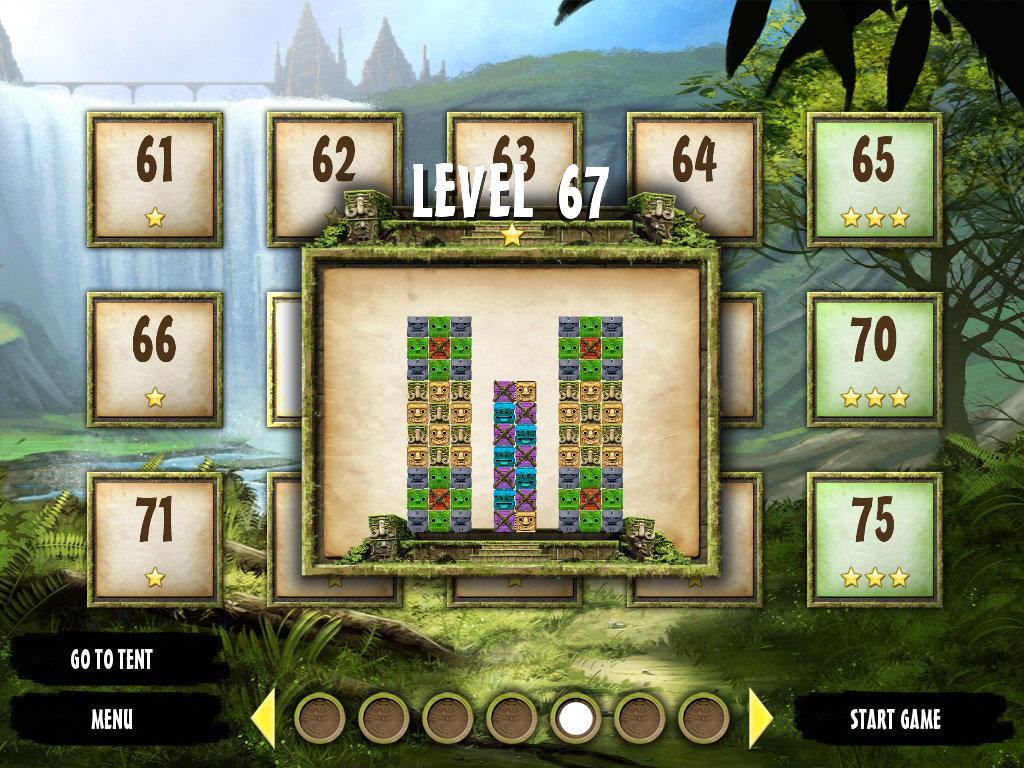Image resolution: width=1024 pixels, height=768 pixels.
Task: Open the Menu button
Action: (x=111, y=718)
